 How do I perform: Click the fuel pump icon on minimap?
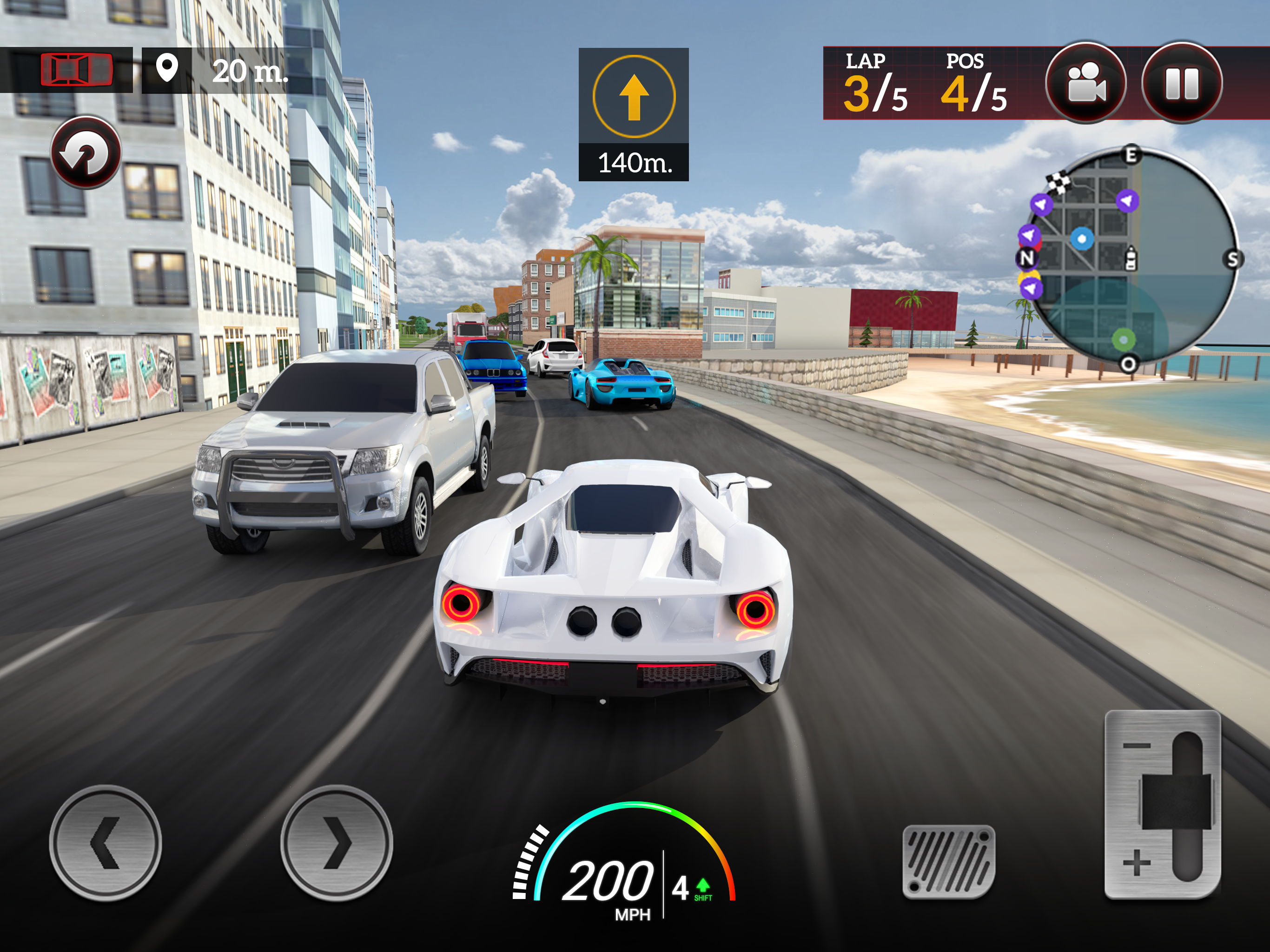coord(1131,258)
